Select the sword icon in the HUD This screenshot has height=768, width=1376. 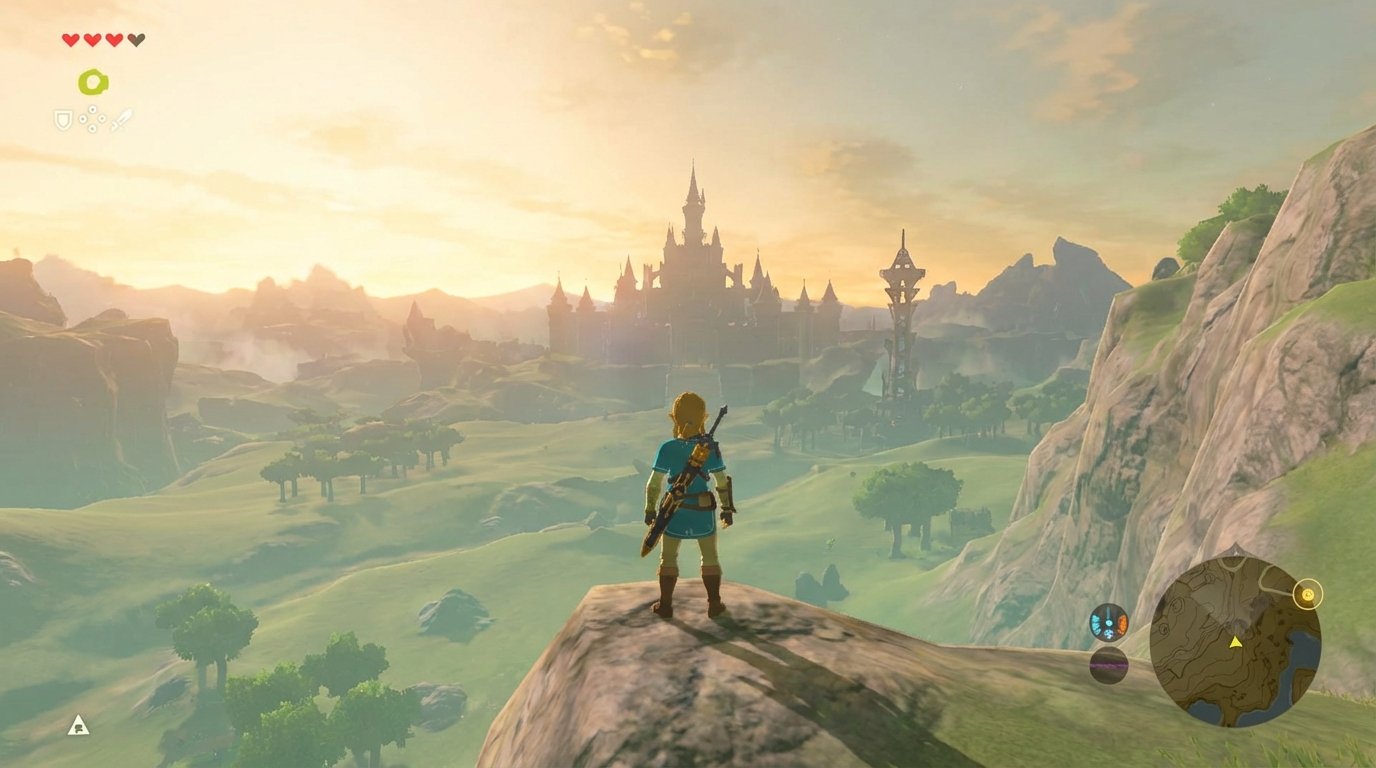tap(122, 118)
